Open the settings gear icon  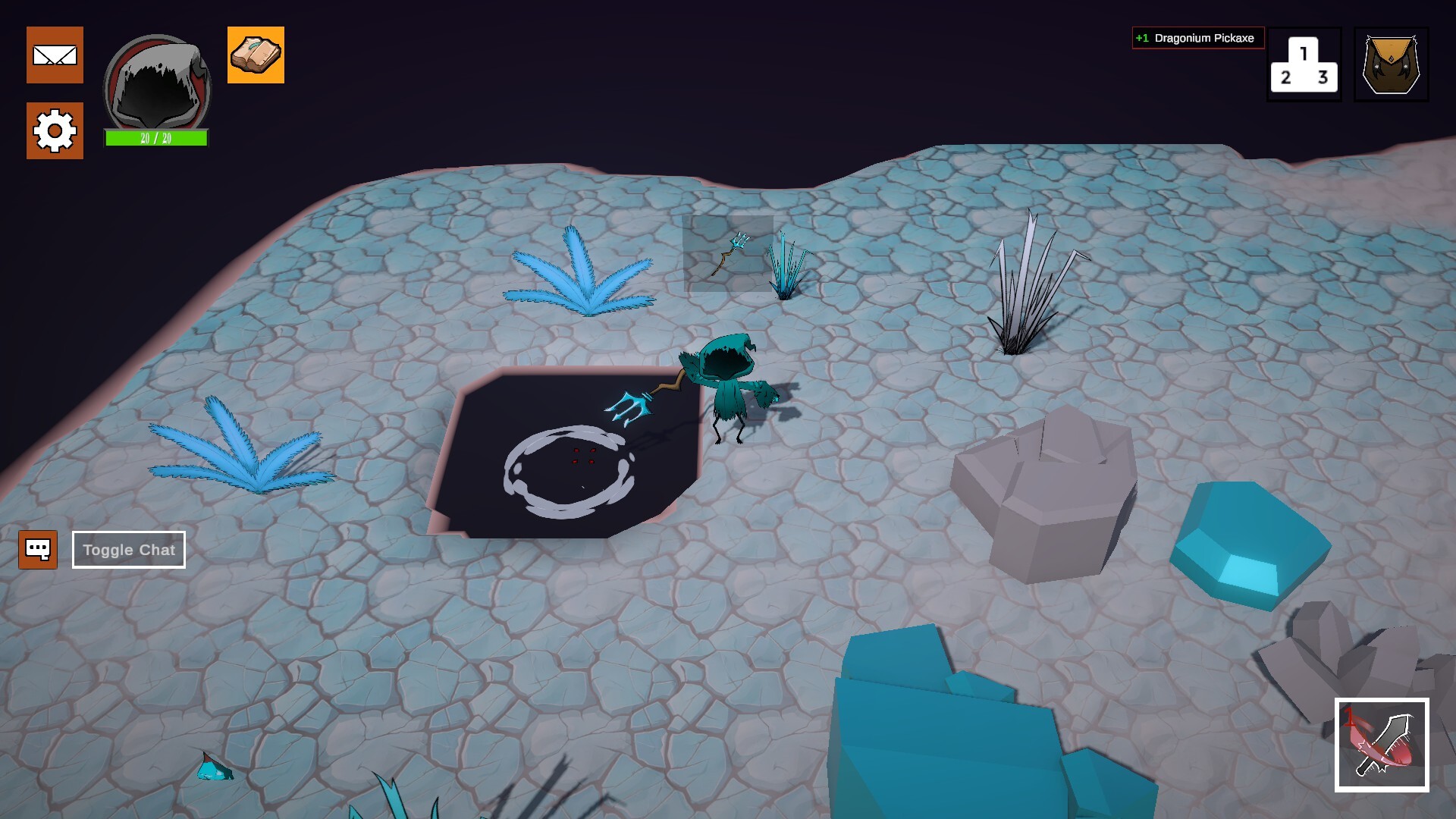click(x=55, y=130)
